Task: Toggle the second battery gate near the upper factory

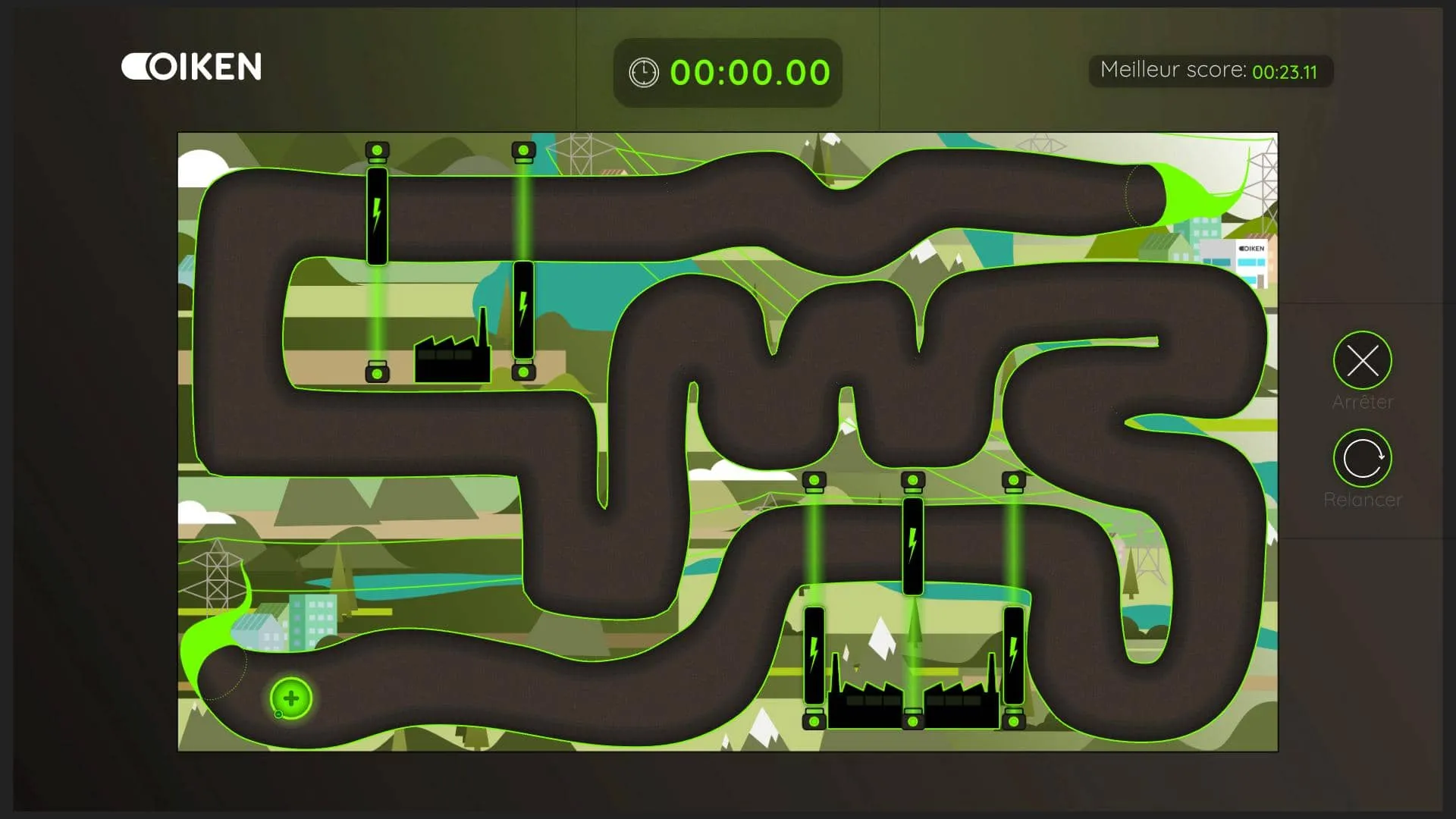Action: pyautogui.click(x=523, y=311)
